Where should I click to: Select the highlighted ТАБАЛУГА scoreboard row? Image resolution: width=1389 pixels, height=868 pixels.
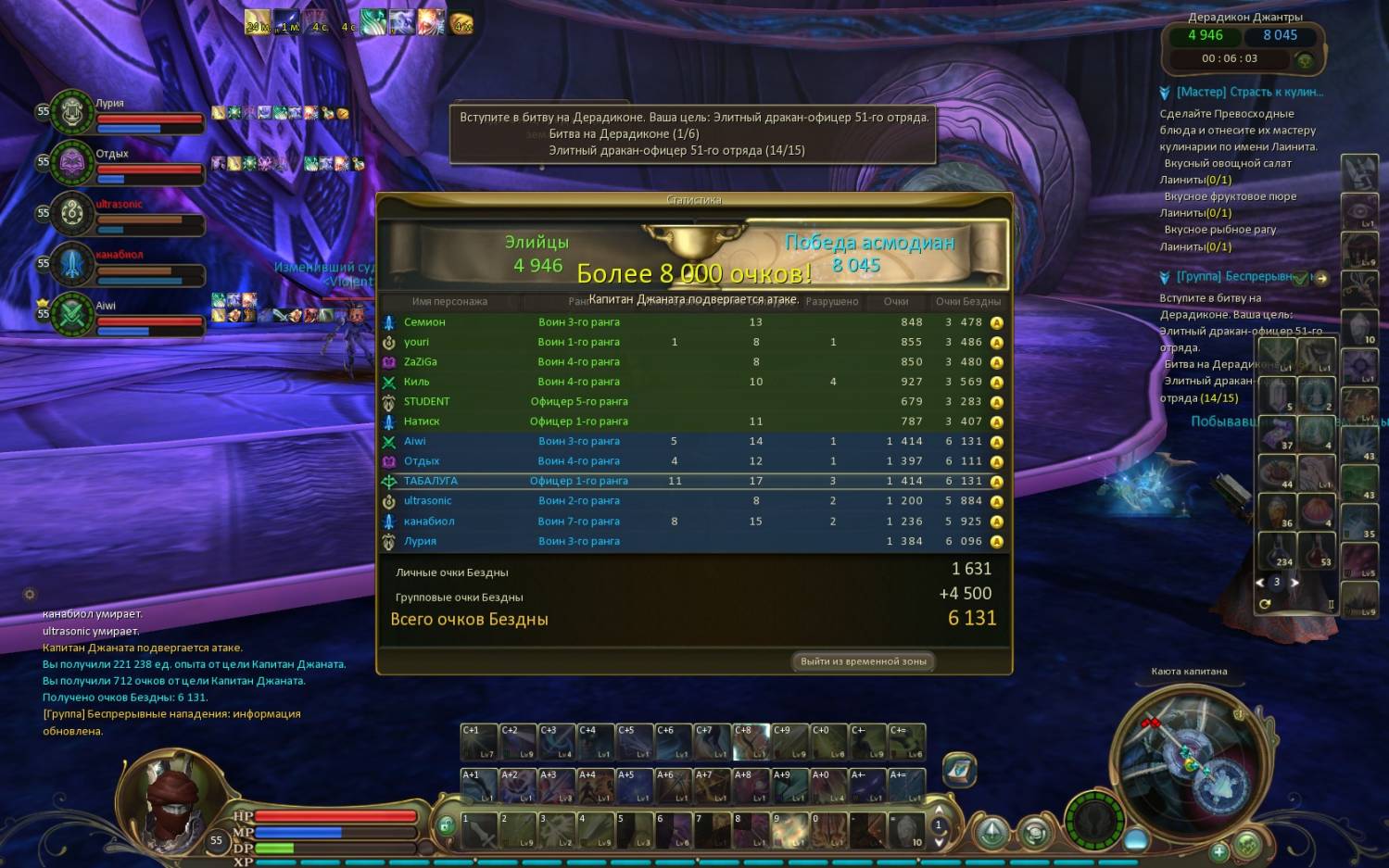(431, 482)
